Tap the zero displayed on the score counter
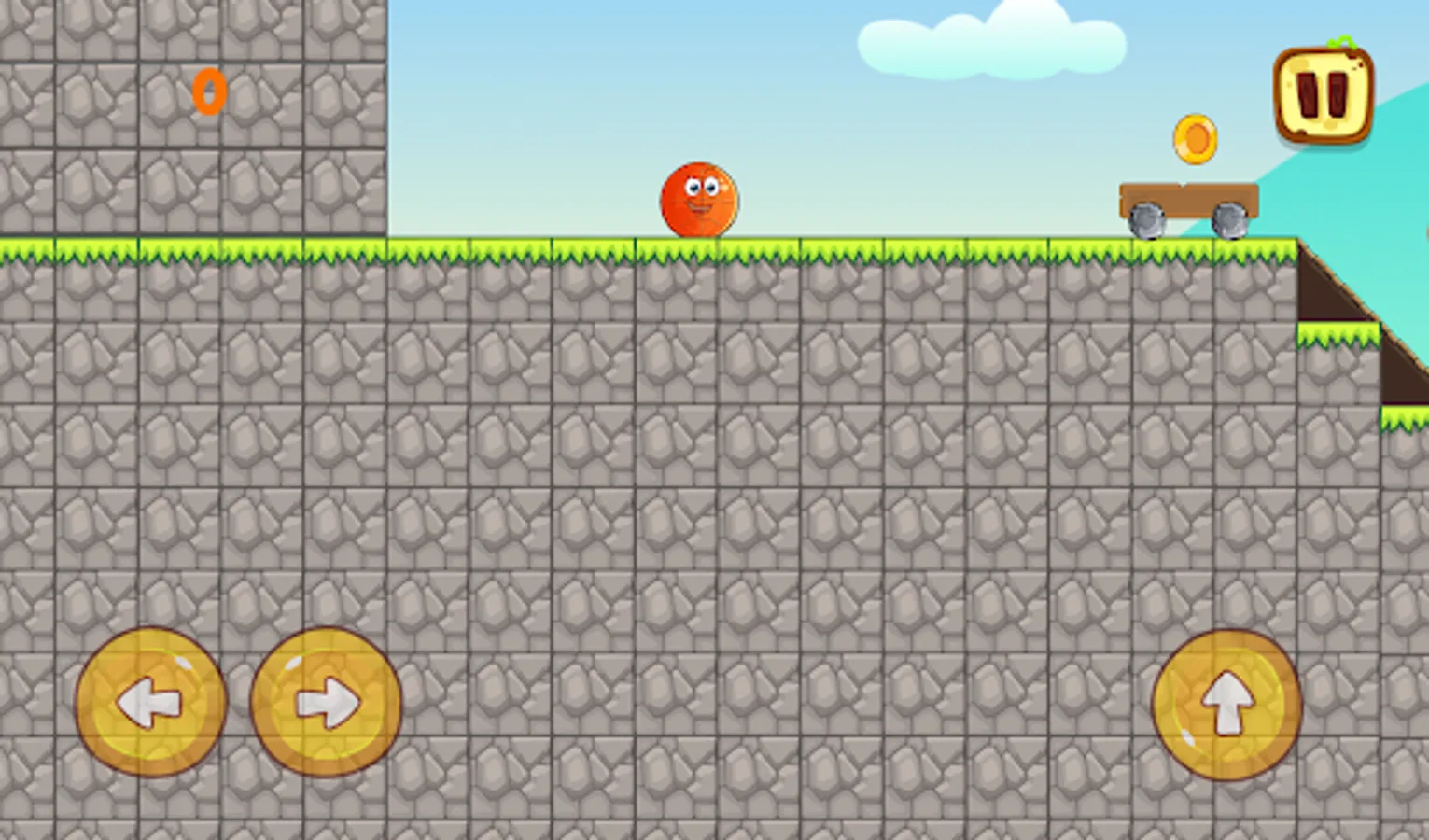This screenshot has width=1429, height=840. point(207,91)
